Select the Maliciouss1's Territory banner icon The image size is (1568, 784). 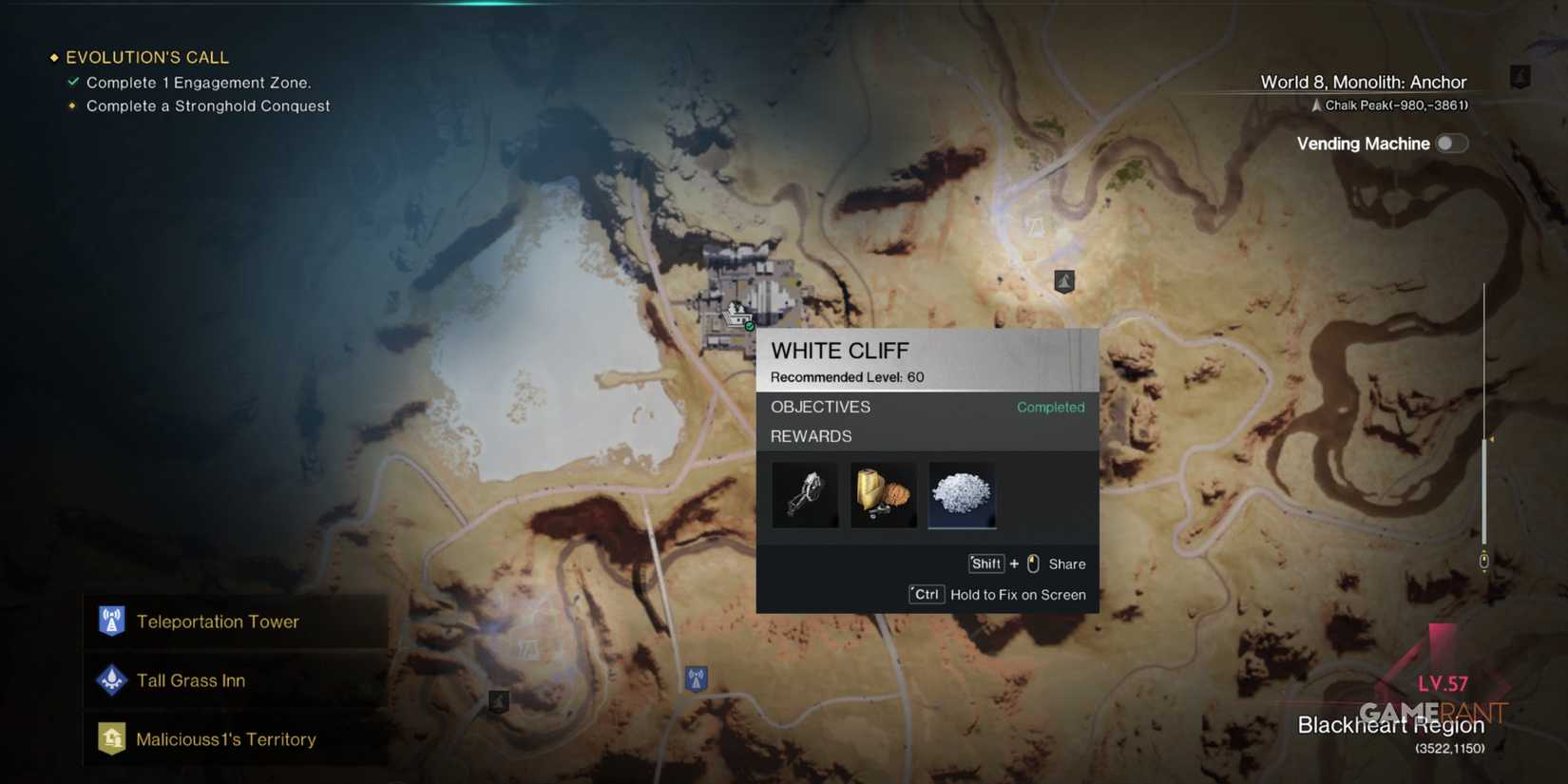click(111, 738)
